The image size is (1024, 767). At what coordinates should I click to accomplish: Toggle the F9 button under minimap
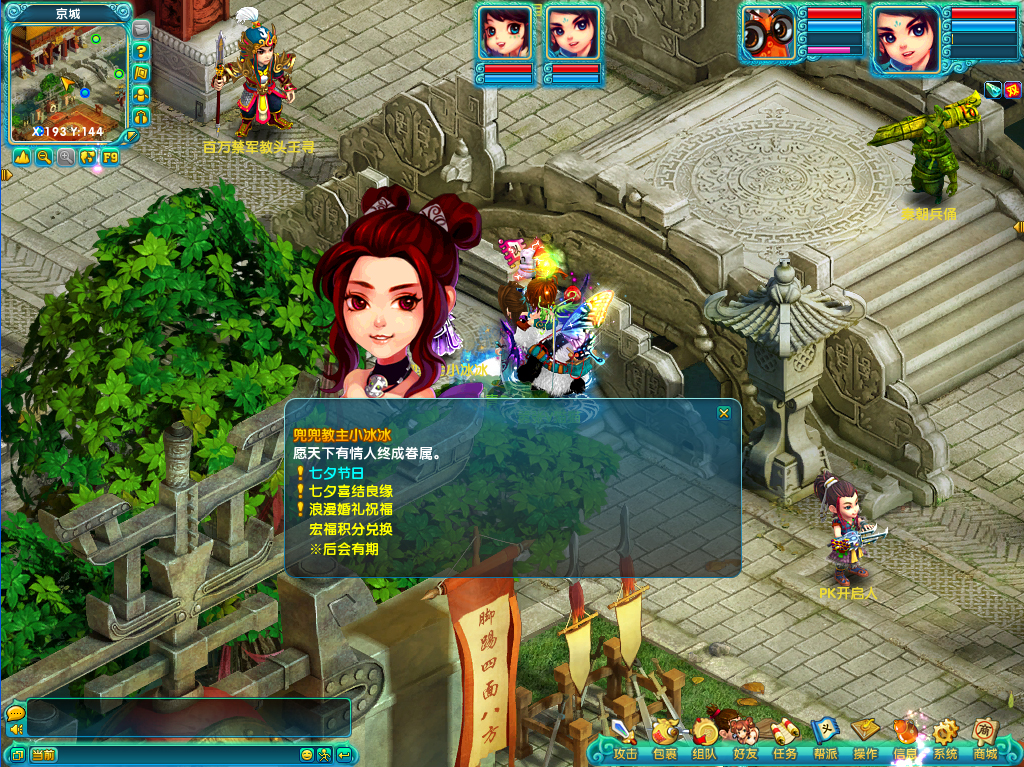109,157
